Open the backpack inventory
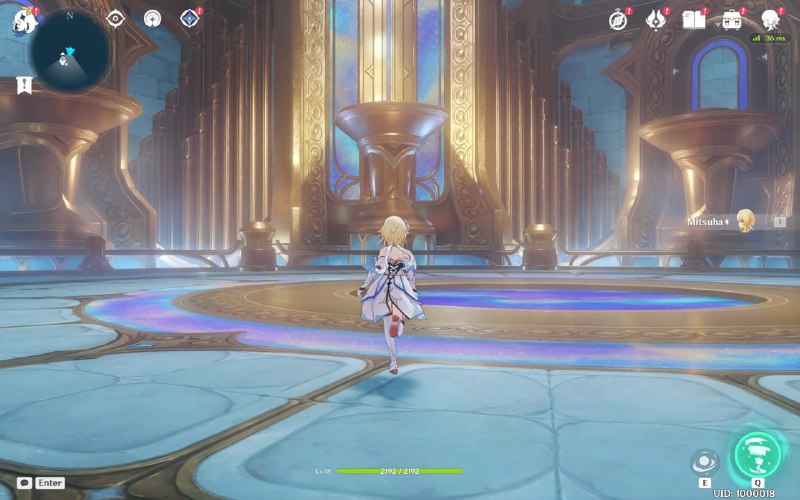This screenshot has width=800, height=500. pos(732,19)
